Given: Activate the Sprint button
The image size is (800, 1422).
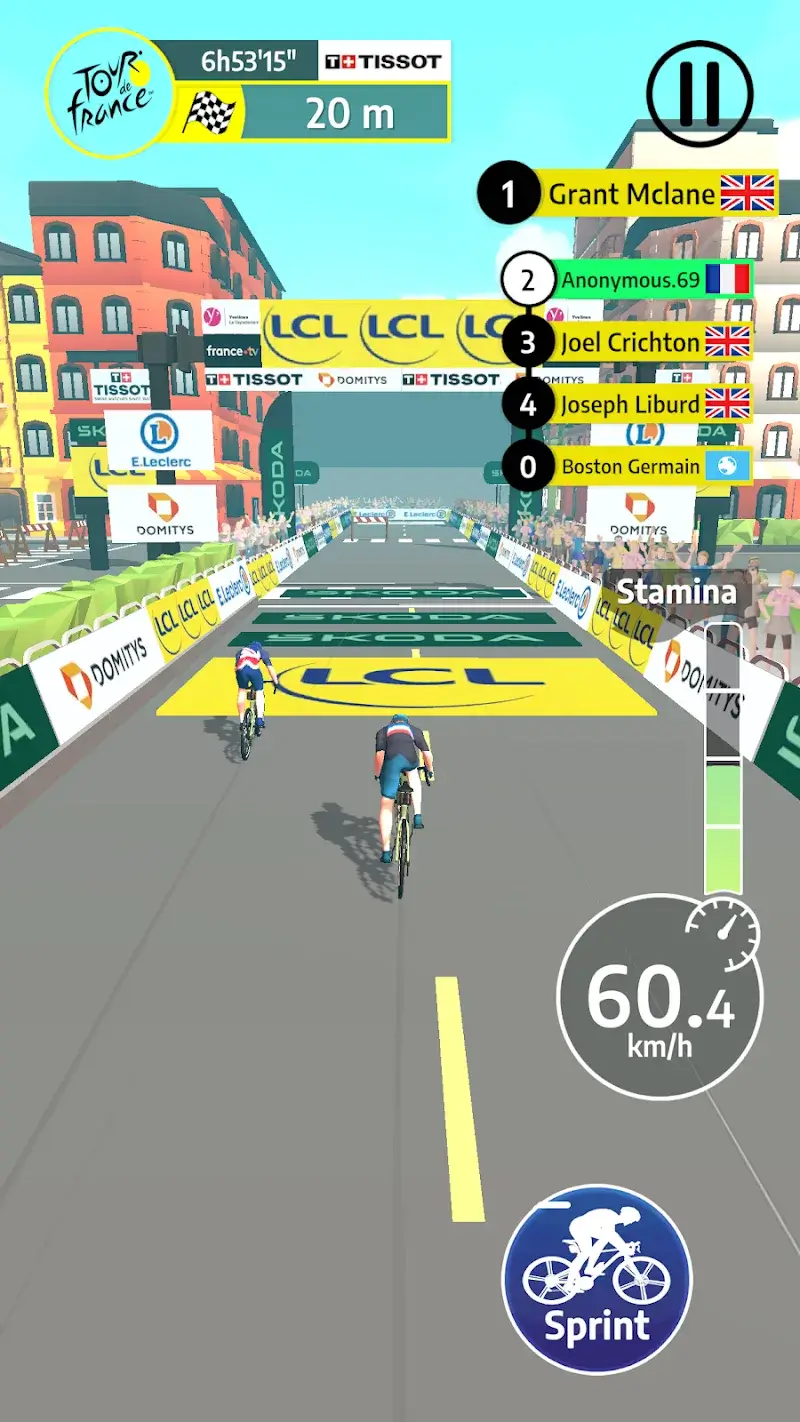Looking at the screenshot, I should [596, 1279].
